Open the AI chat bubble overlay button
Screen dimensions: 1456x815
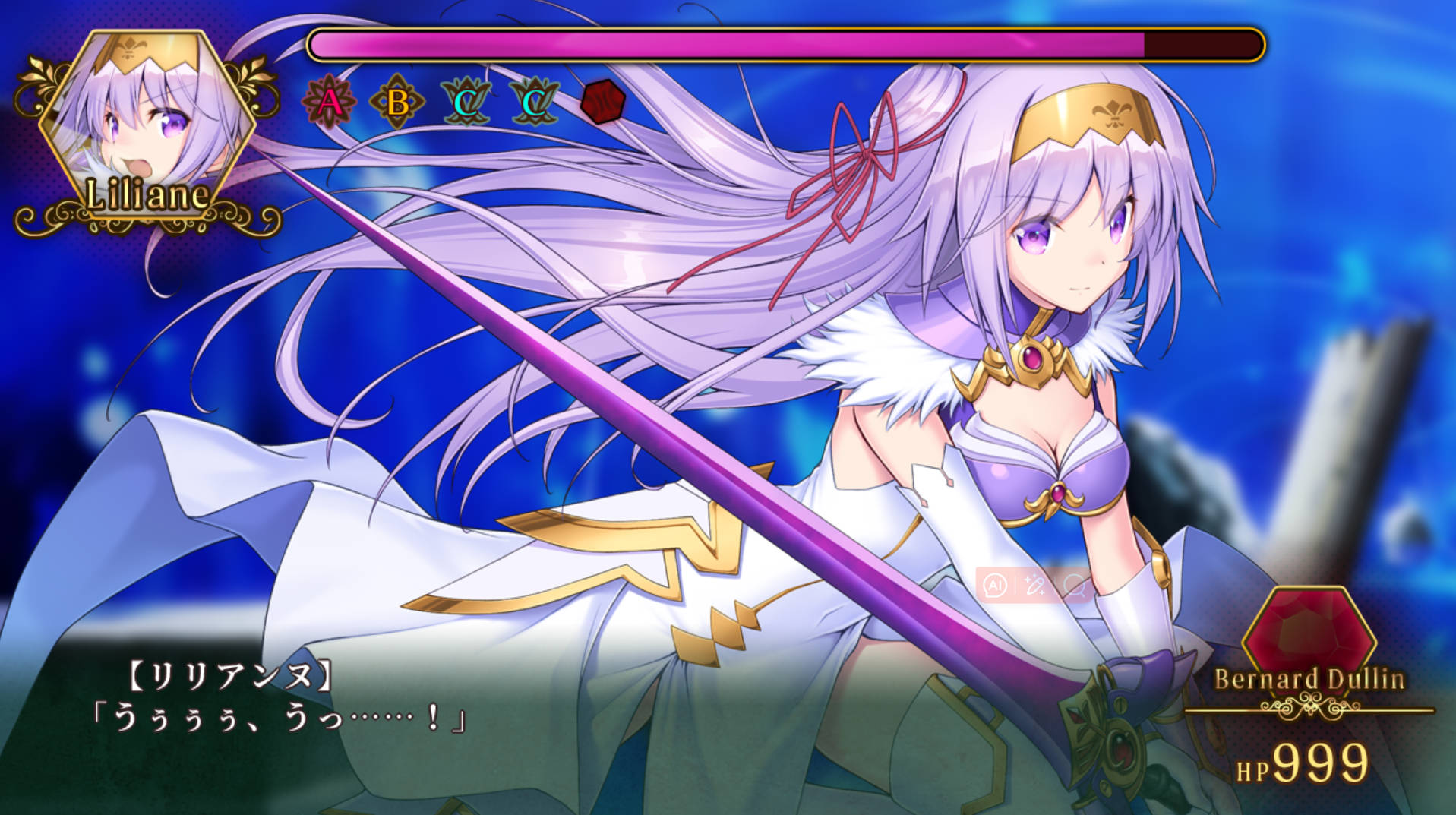[x=995, y=585]
